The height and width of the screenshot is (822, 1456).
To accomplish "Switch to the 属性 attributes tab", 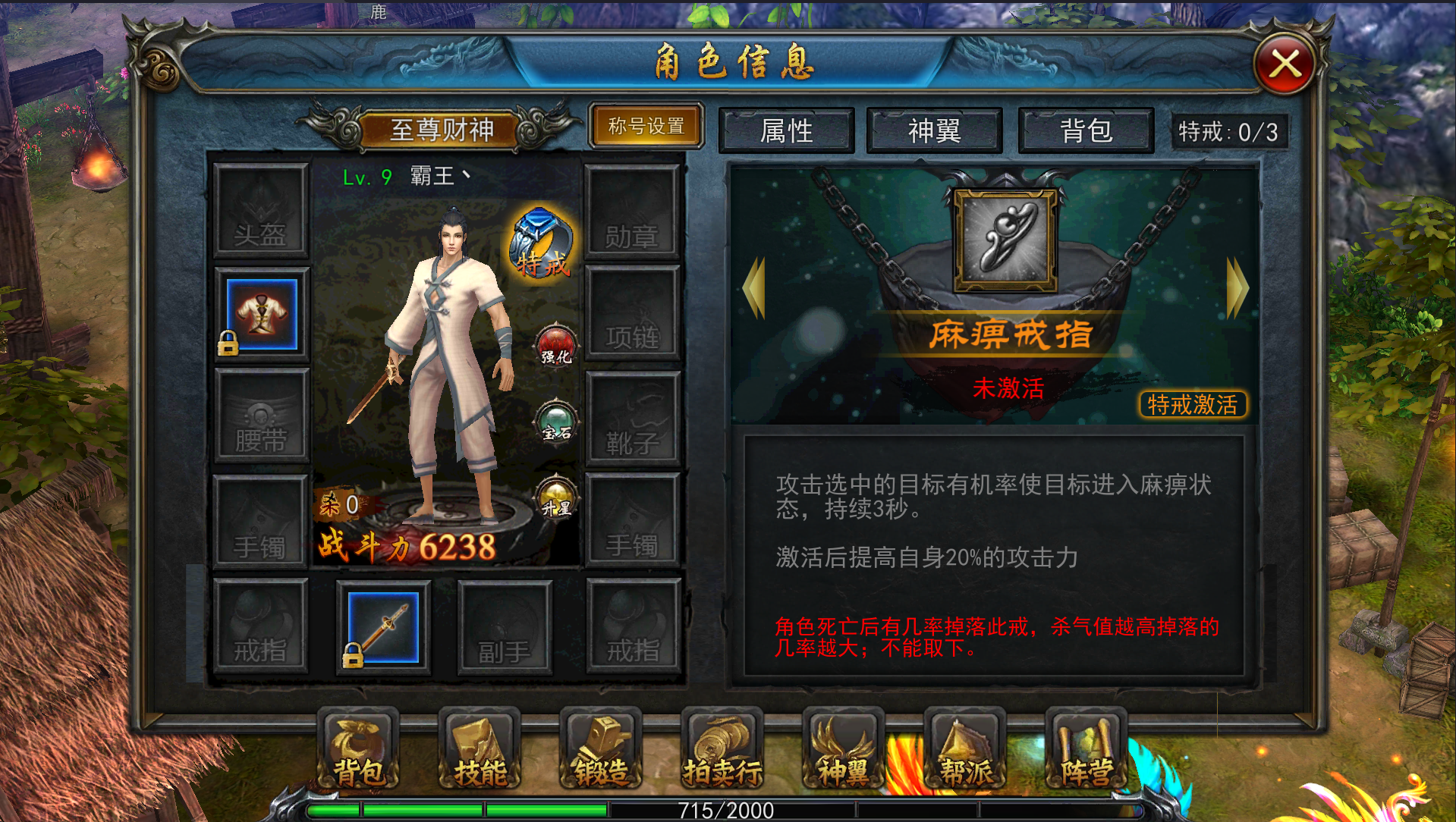I will 787,130.
